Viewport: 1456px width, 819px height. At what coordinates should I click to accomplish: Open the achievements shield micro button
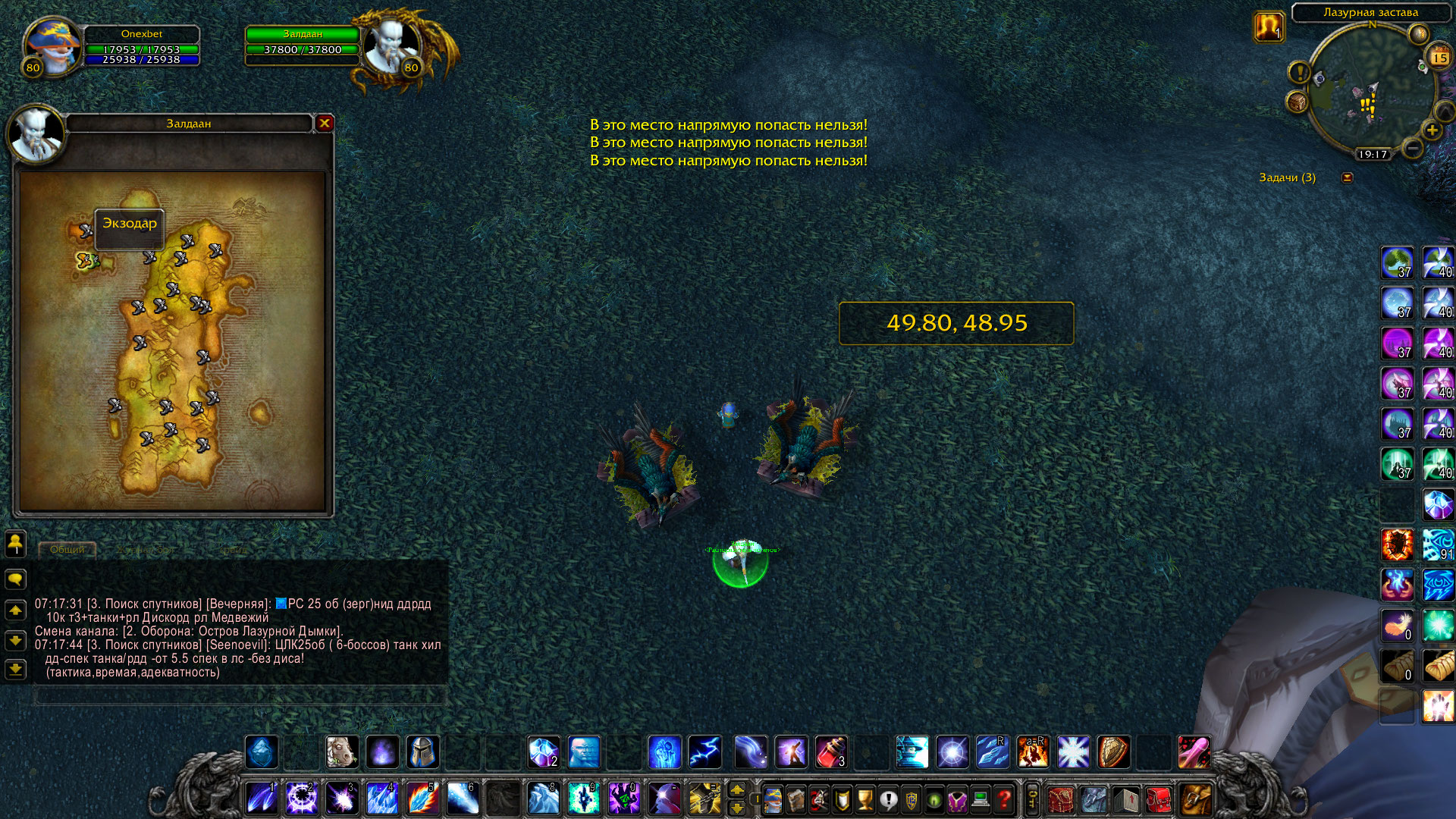[842, 799]
